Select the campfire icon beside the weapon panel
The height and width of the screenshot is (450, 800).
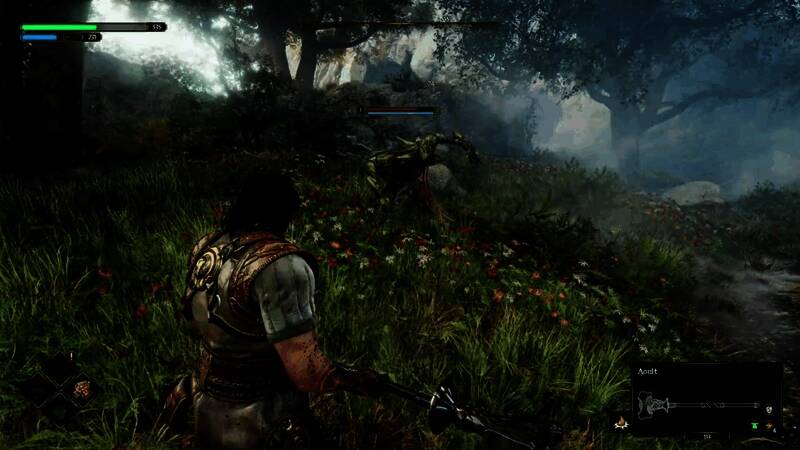[x=620, y=423]
